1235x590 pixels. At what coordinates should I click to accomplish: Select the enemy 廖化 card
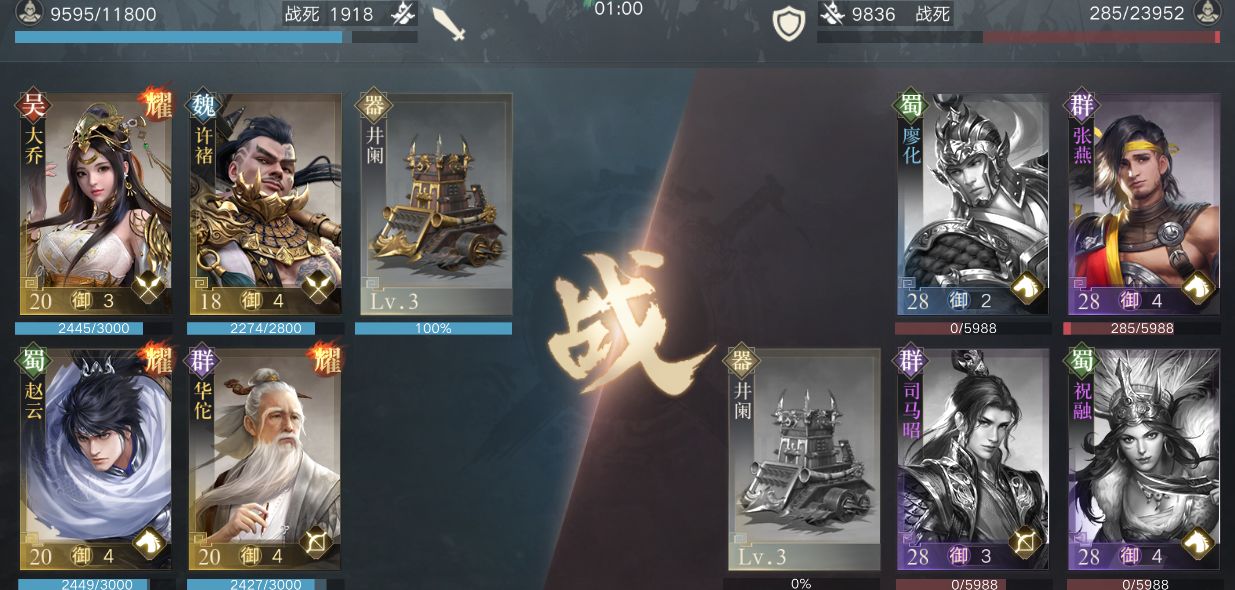tap(973, 204)
